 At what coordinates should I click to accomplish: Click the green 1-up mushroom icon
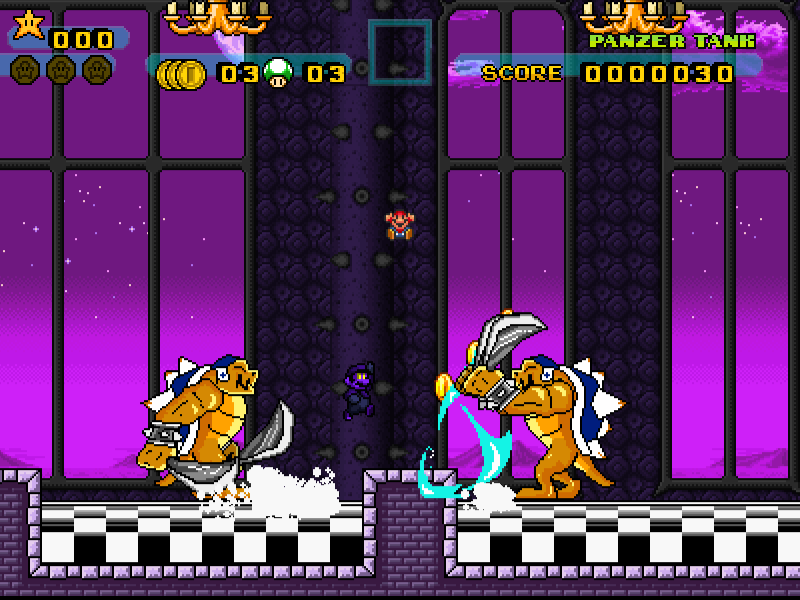click(x=281, y=73)
